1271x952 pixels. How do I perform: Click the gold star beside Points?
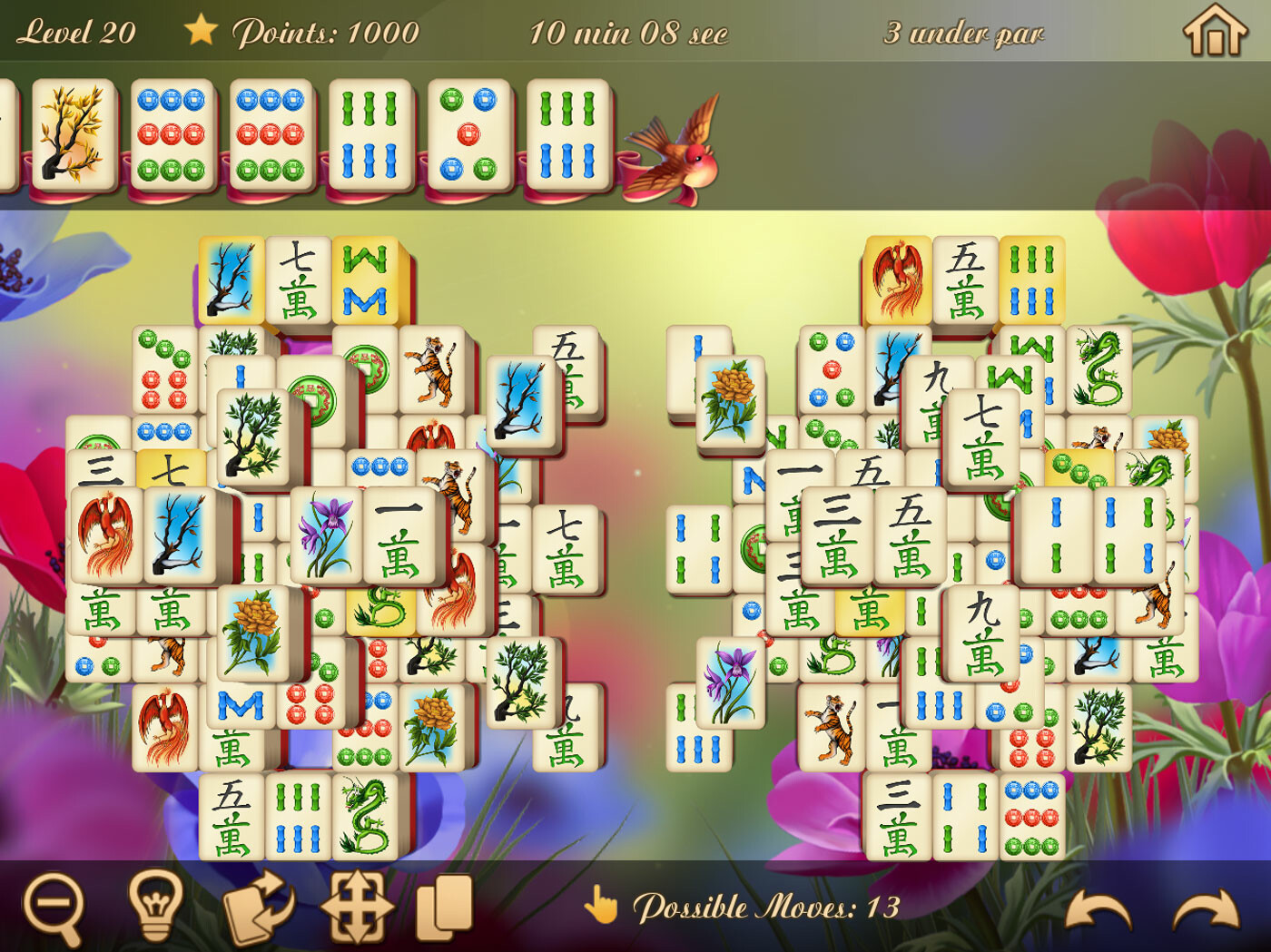coord(202,30)
